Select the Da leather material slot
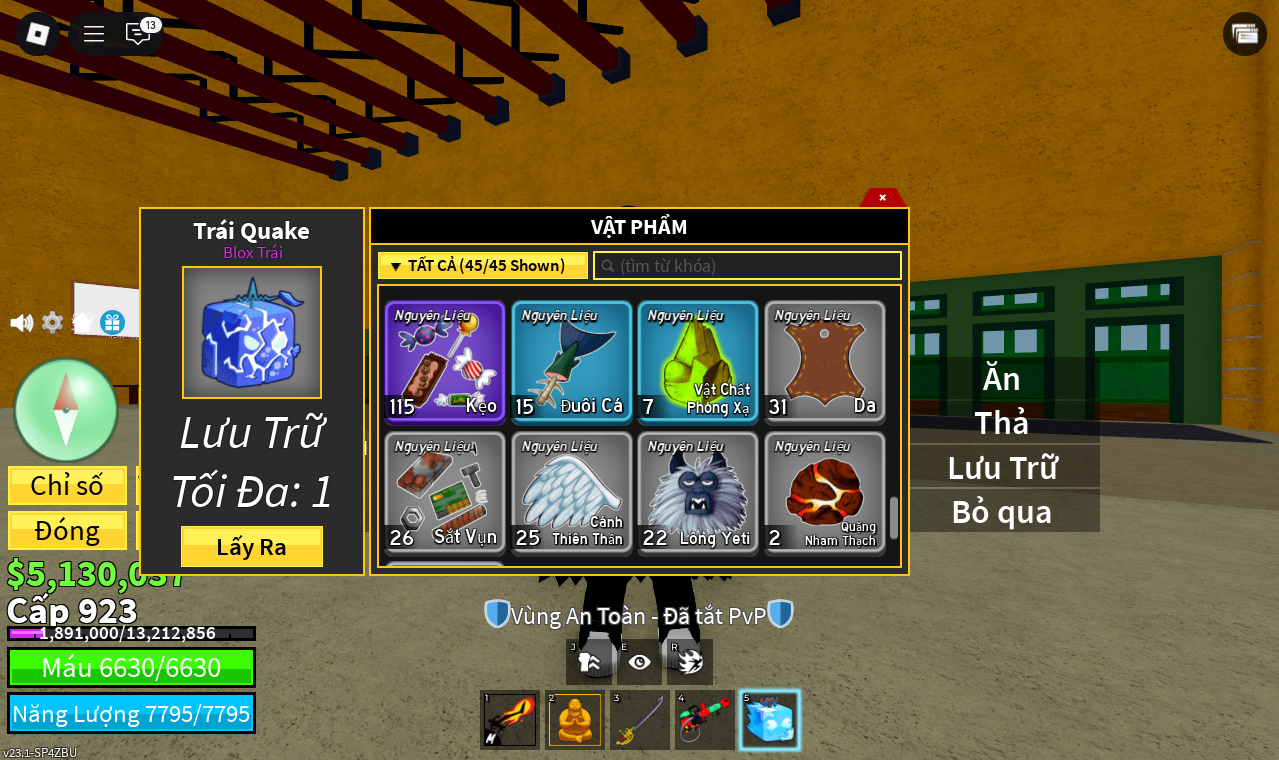Screen dimensions: 1279x760 tap(825, 361)
